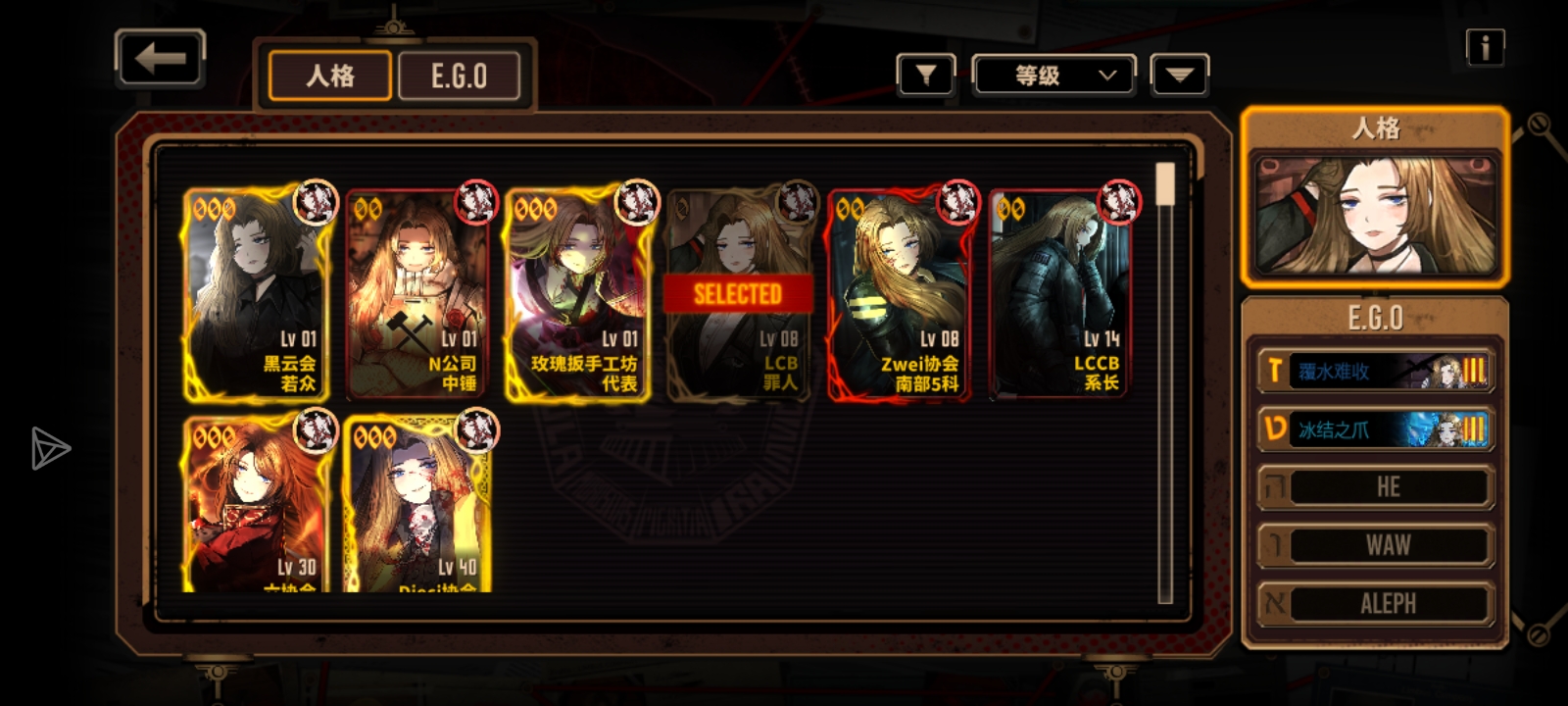Open the info button
Screen dimensions: 1568x706
click(1485, 47)
